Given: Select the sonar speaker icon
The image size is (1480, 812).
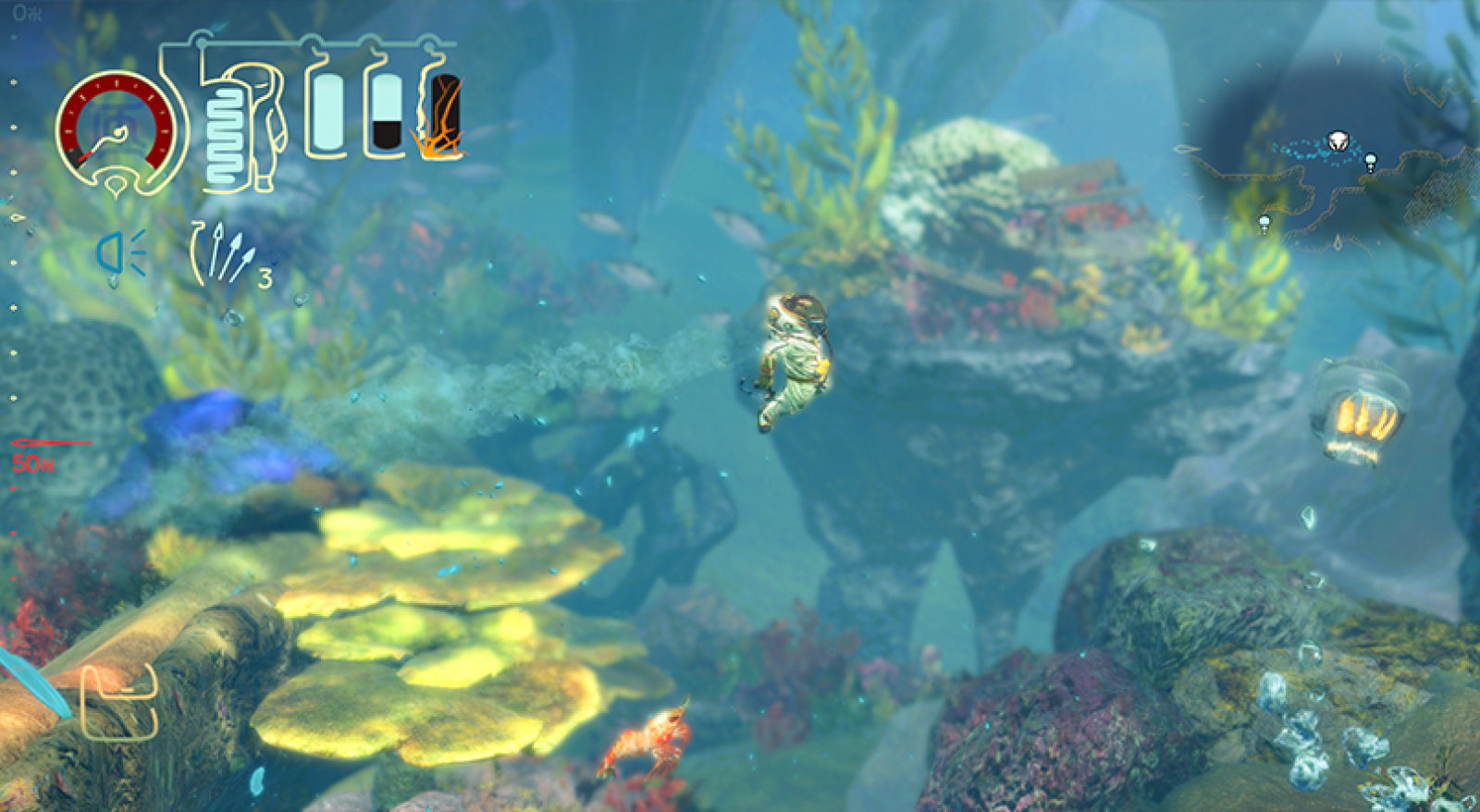Looking at the screenshot, I should coord(121,253).
